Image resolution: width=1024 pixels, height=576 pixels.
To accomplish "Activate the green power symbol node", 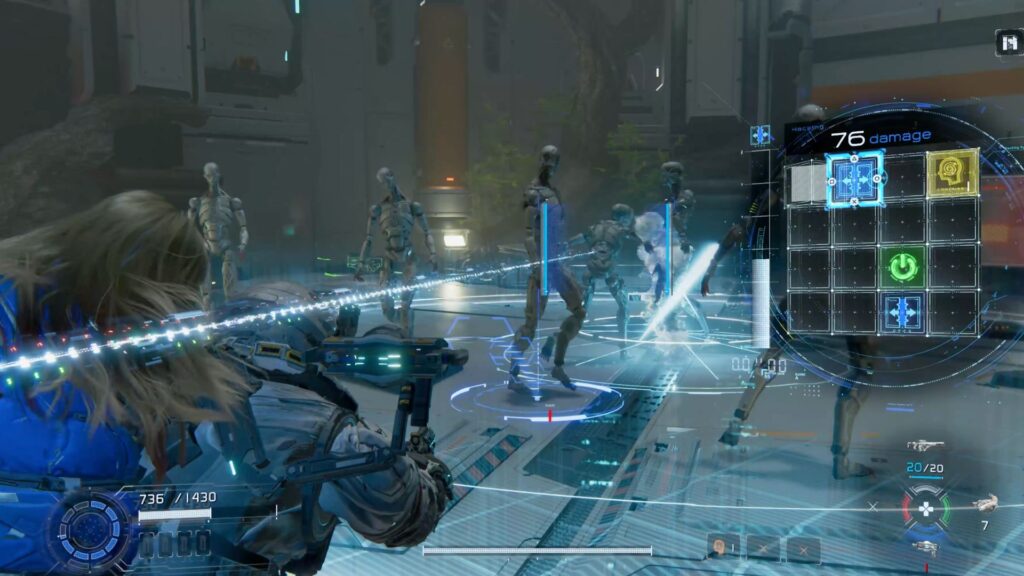I will [x=903, y=267].
